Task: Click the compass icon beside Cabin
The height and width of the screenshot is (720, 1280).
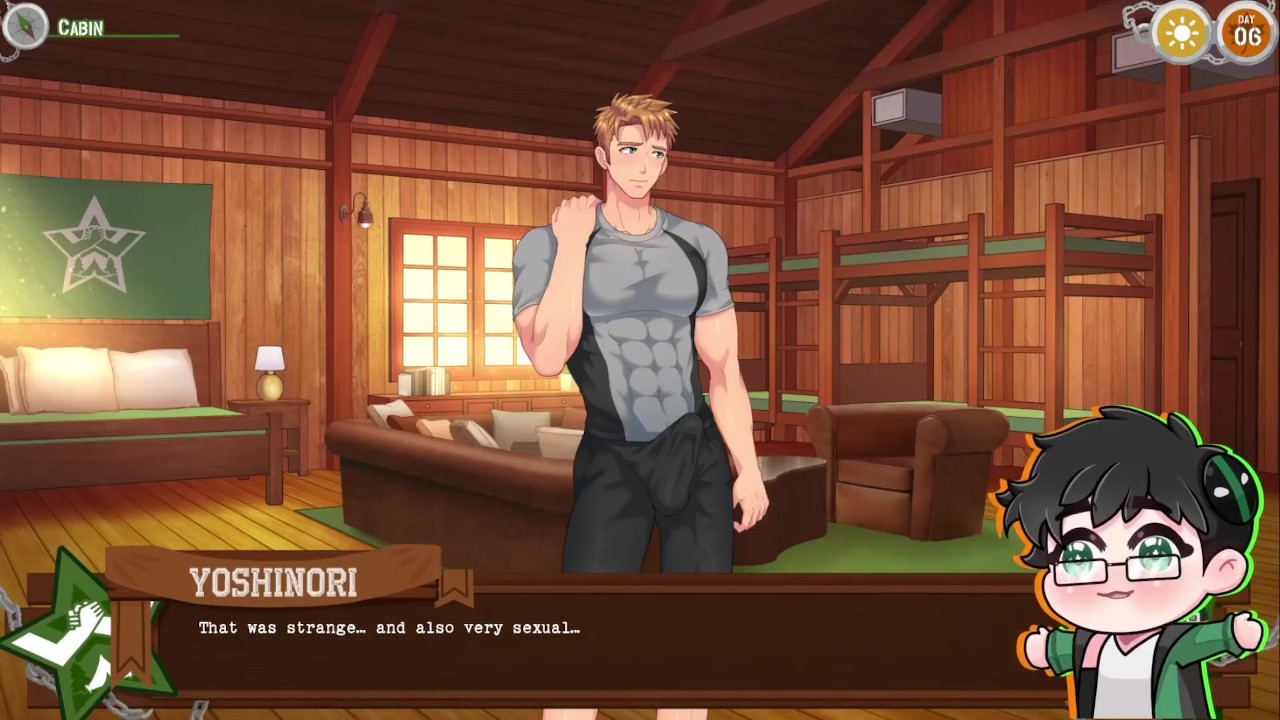Action: 24,26
